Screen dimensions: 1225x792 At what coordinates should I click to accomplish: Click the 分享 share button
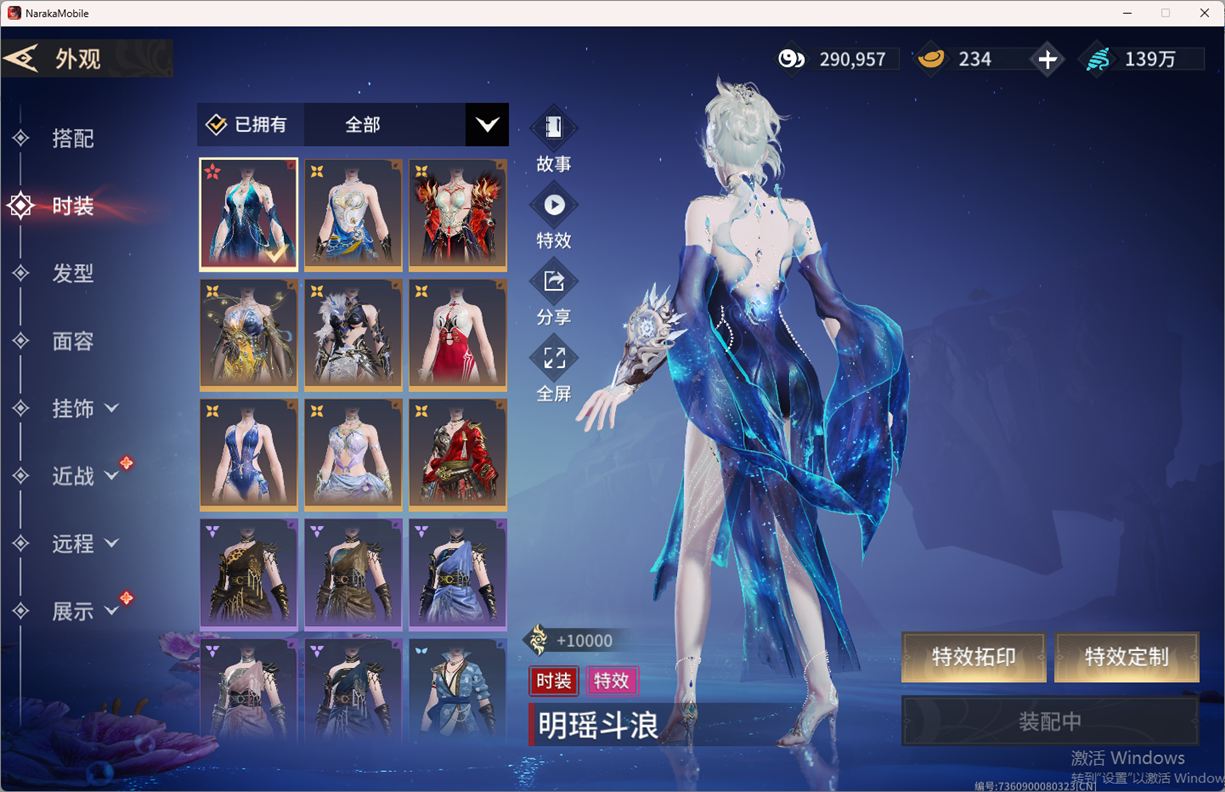[x=553, y=294]
